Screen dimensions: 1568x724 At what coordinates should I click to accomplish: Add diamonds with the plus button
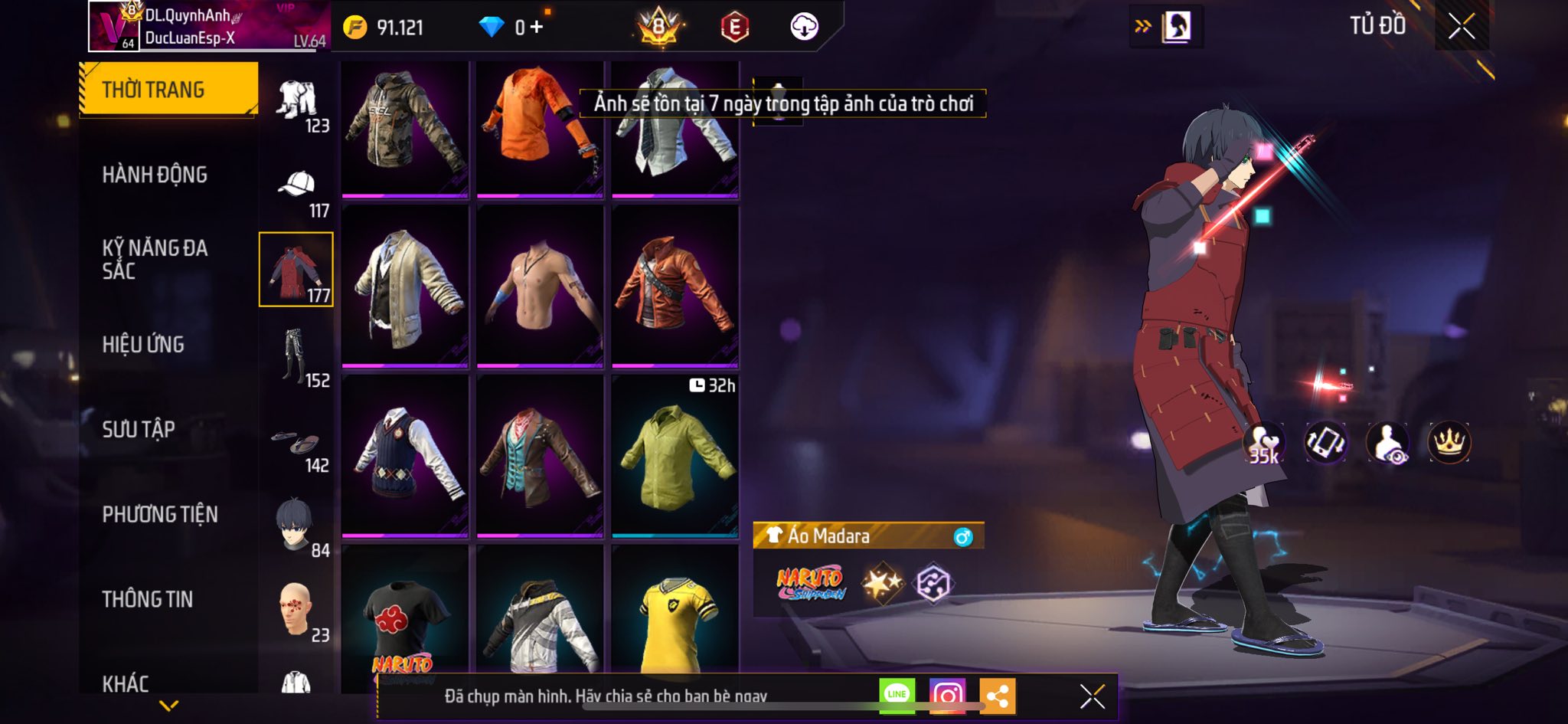537,28
